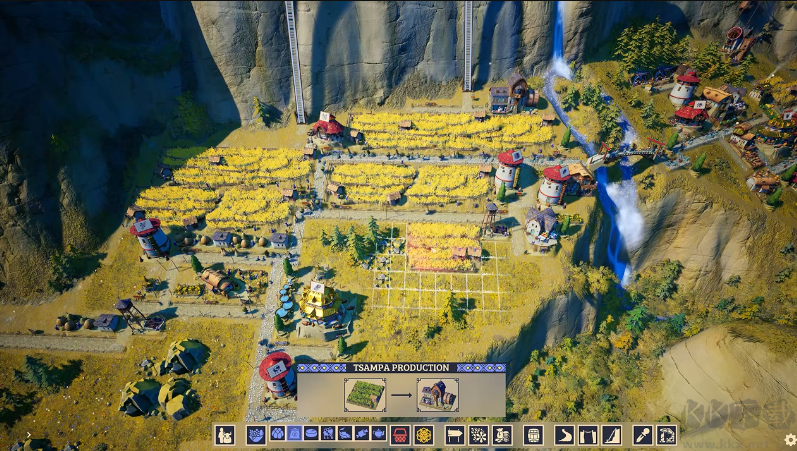797x451 pixels.
Task: Select the signpost tool
Action: [454, 435]
